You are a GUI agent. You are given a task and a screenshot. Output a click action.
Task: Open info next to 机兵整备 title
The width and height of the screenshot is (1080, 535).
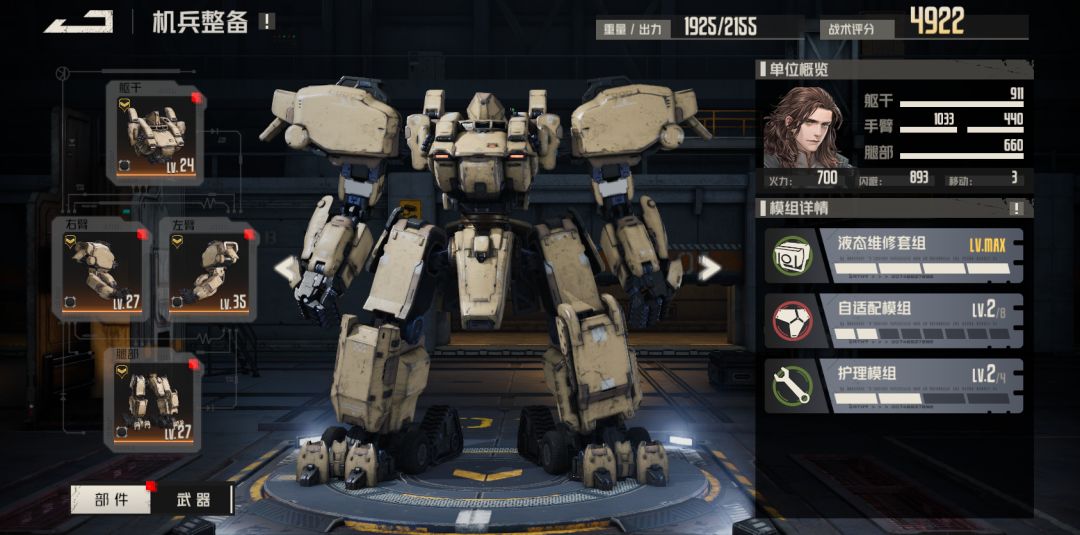click(266, 21)
